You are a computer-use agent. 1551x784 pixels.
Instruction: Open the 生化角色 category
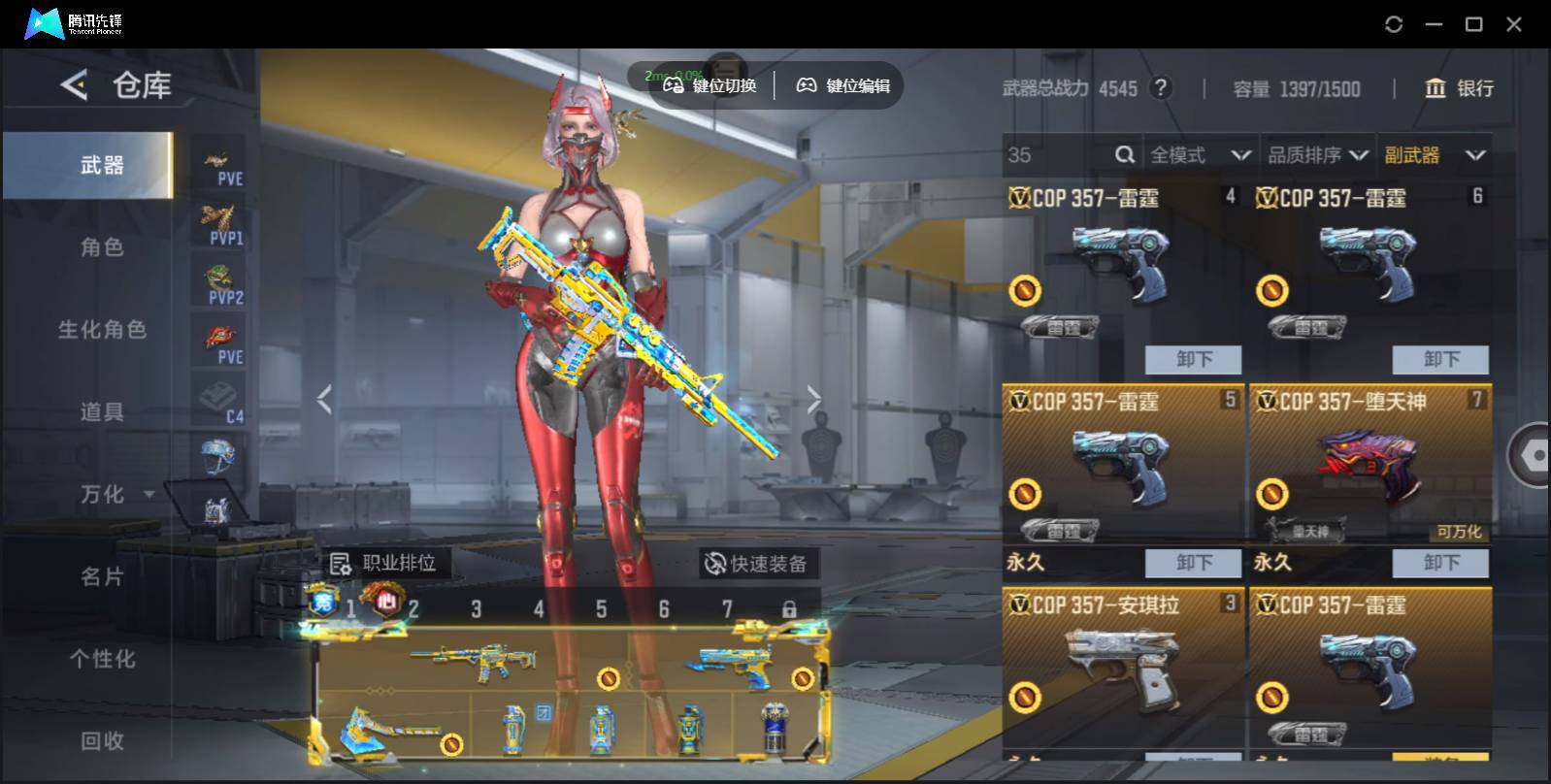tap(102, 330)
